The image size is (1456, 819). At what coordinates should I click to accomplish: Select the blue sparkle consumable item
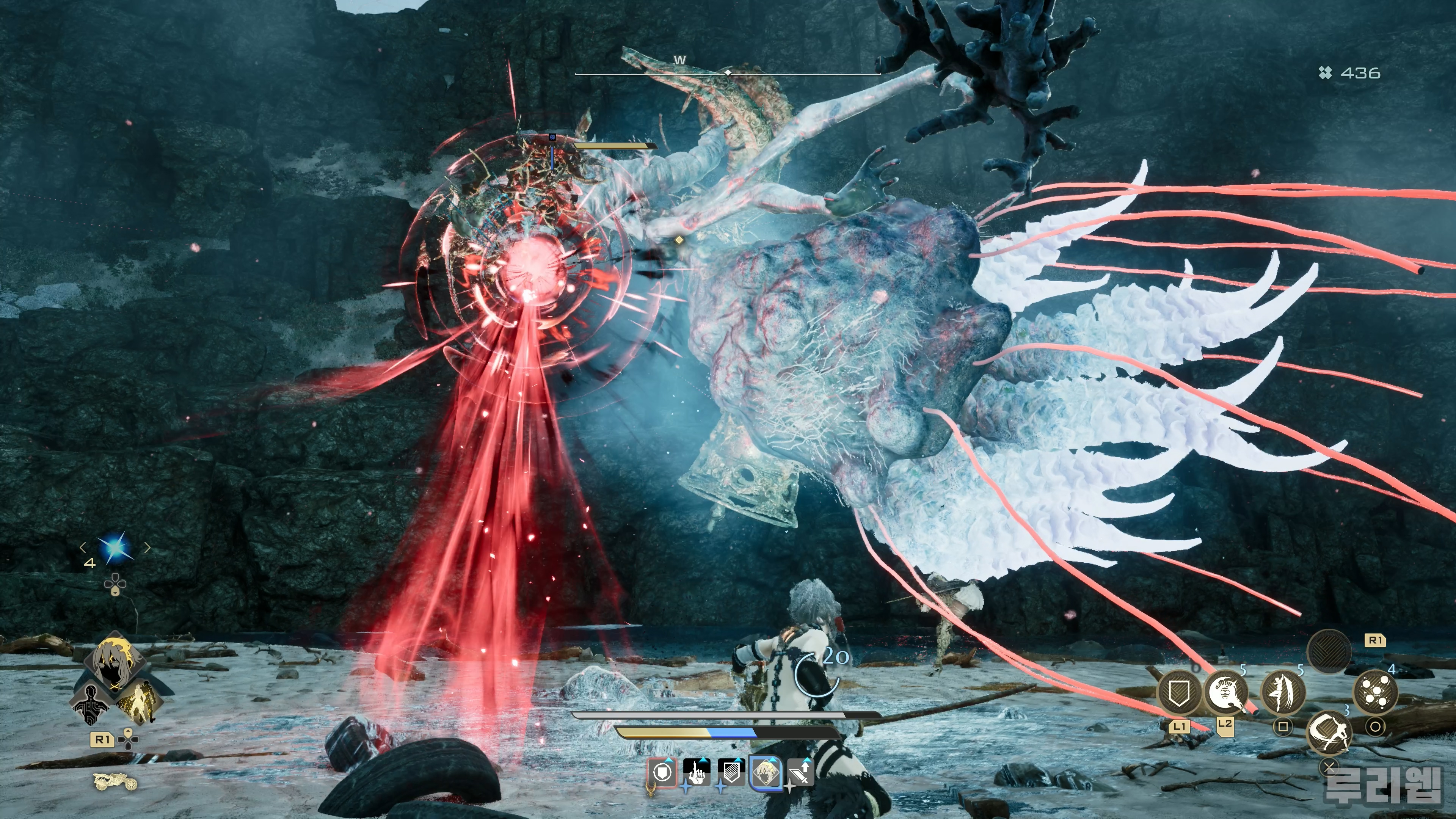click(x=115, y=547)
